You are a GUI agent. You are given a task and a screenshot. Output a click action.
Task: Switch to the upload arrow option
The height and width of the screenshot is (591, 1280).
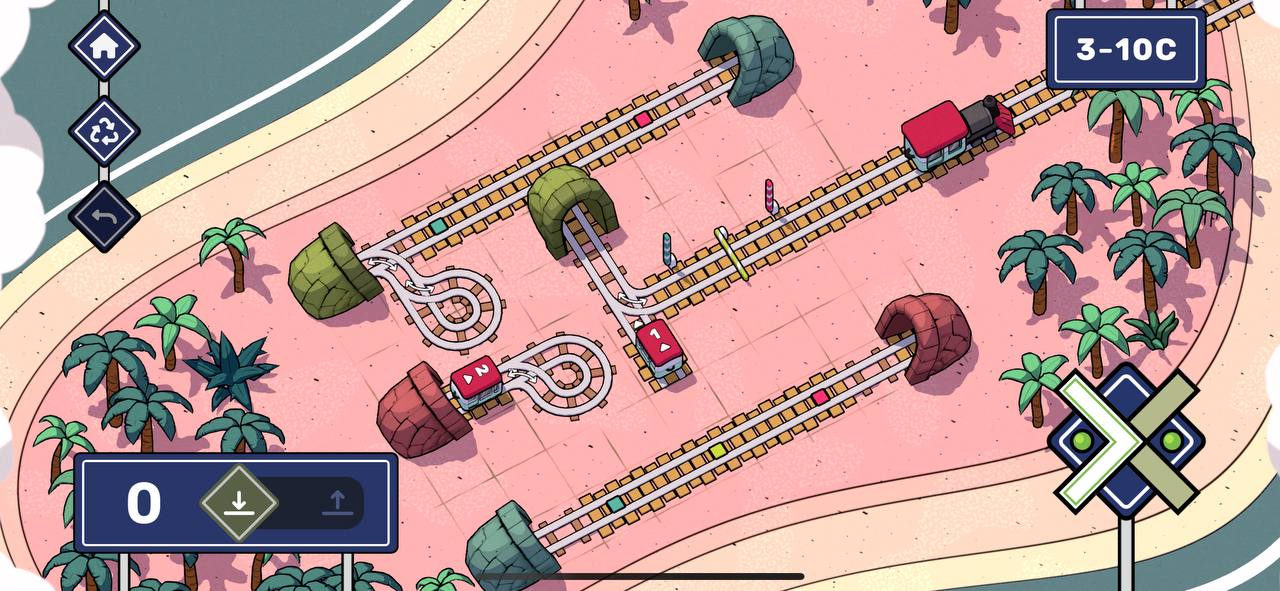(x=337, y=503)
